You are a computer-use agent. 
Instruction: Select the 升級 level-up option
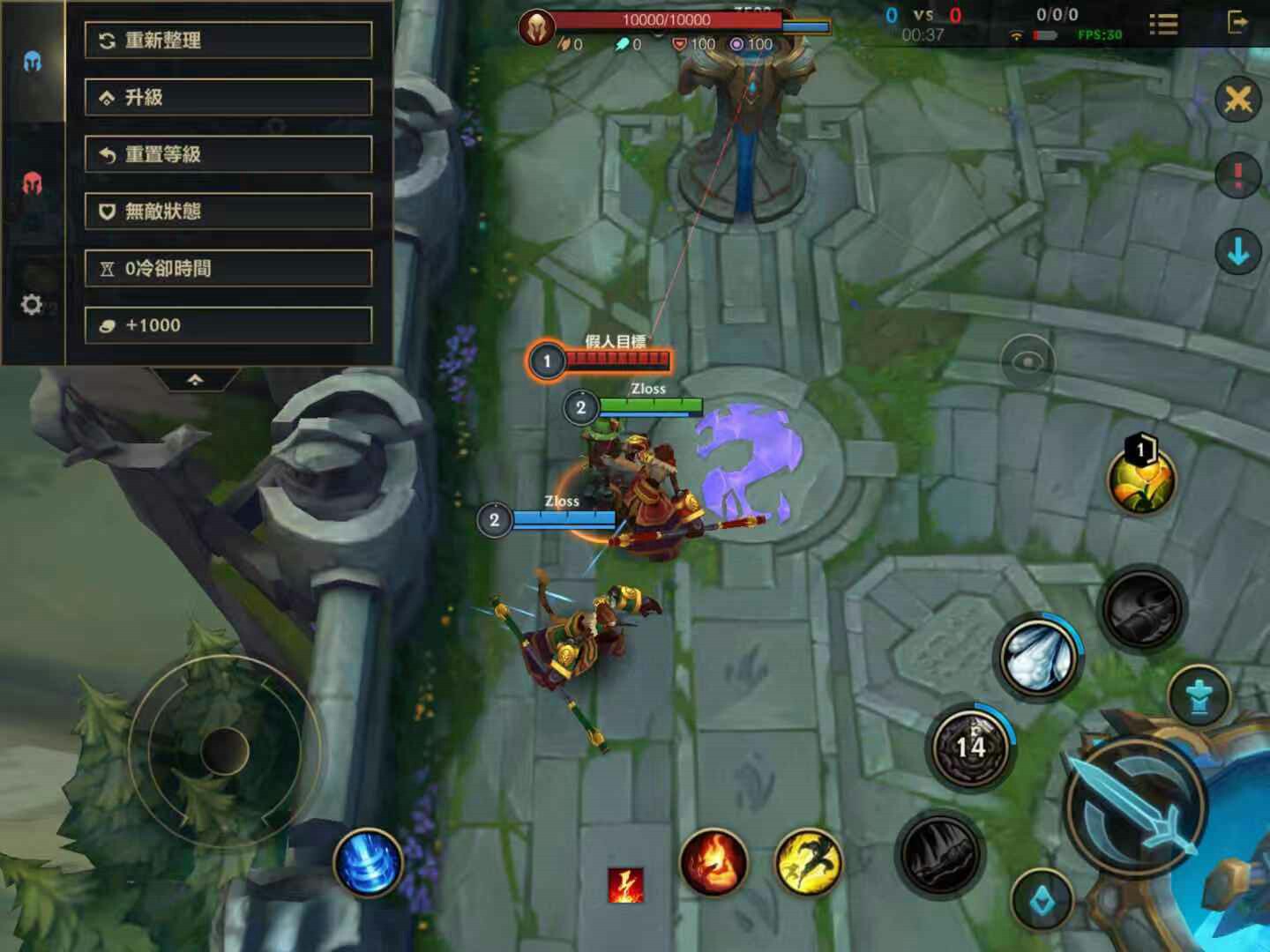coord(228,97)
